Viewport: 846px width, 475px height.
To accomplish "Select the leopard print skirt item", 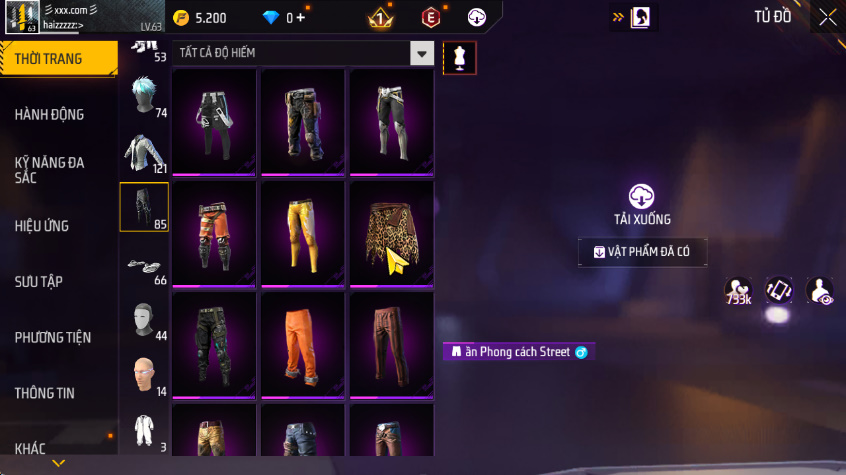I will pos(392,233).
